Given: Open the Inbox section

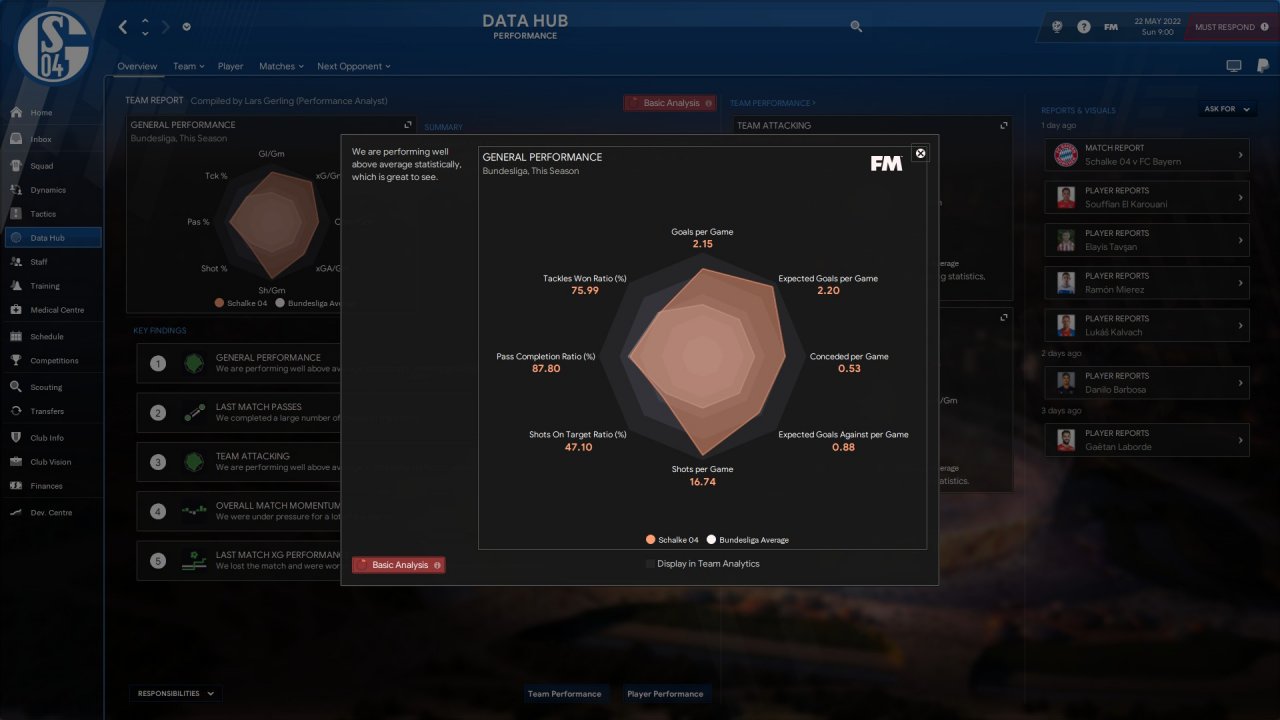Looking at the screenshot, I should (40, 139).
